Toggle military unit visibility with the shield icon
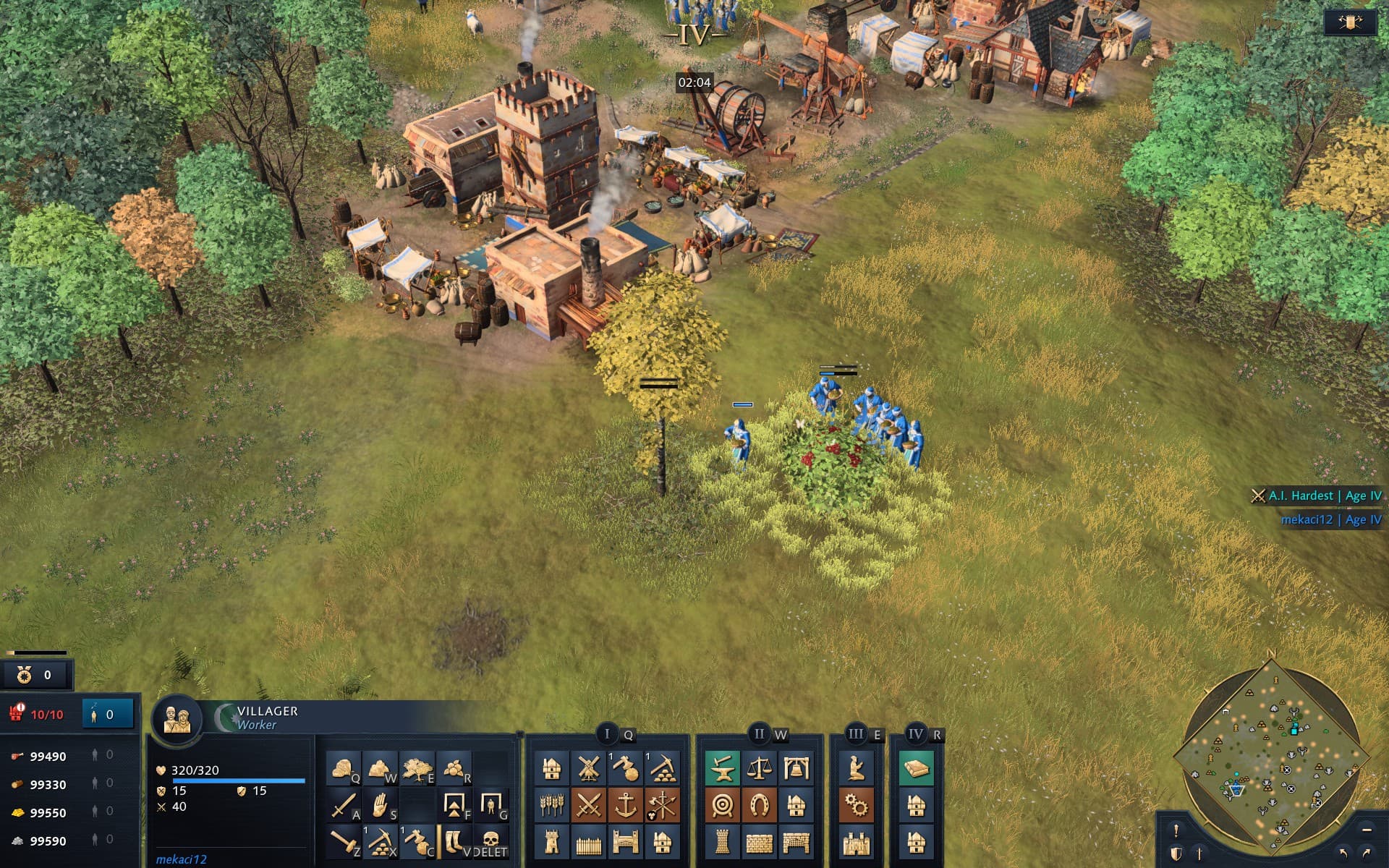The width and height of the screenshot is (1389, 868). 1176,854
